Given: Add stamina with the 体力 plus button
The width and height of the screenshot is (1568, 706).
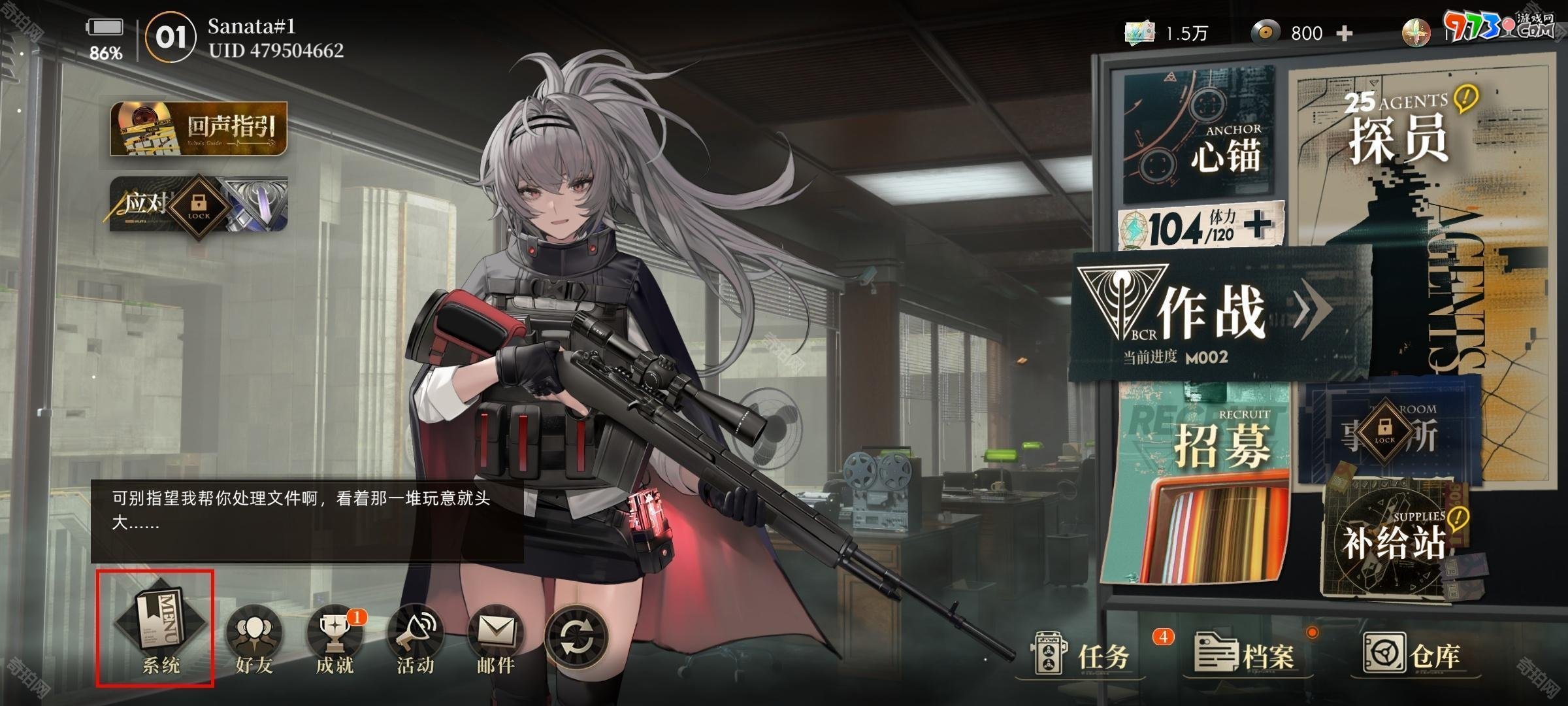Looking at the screenshot, I should [x=1258, y=226].
